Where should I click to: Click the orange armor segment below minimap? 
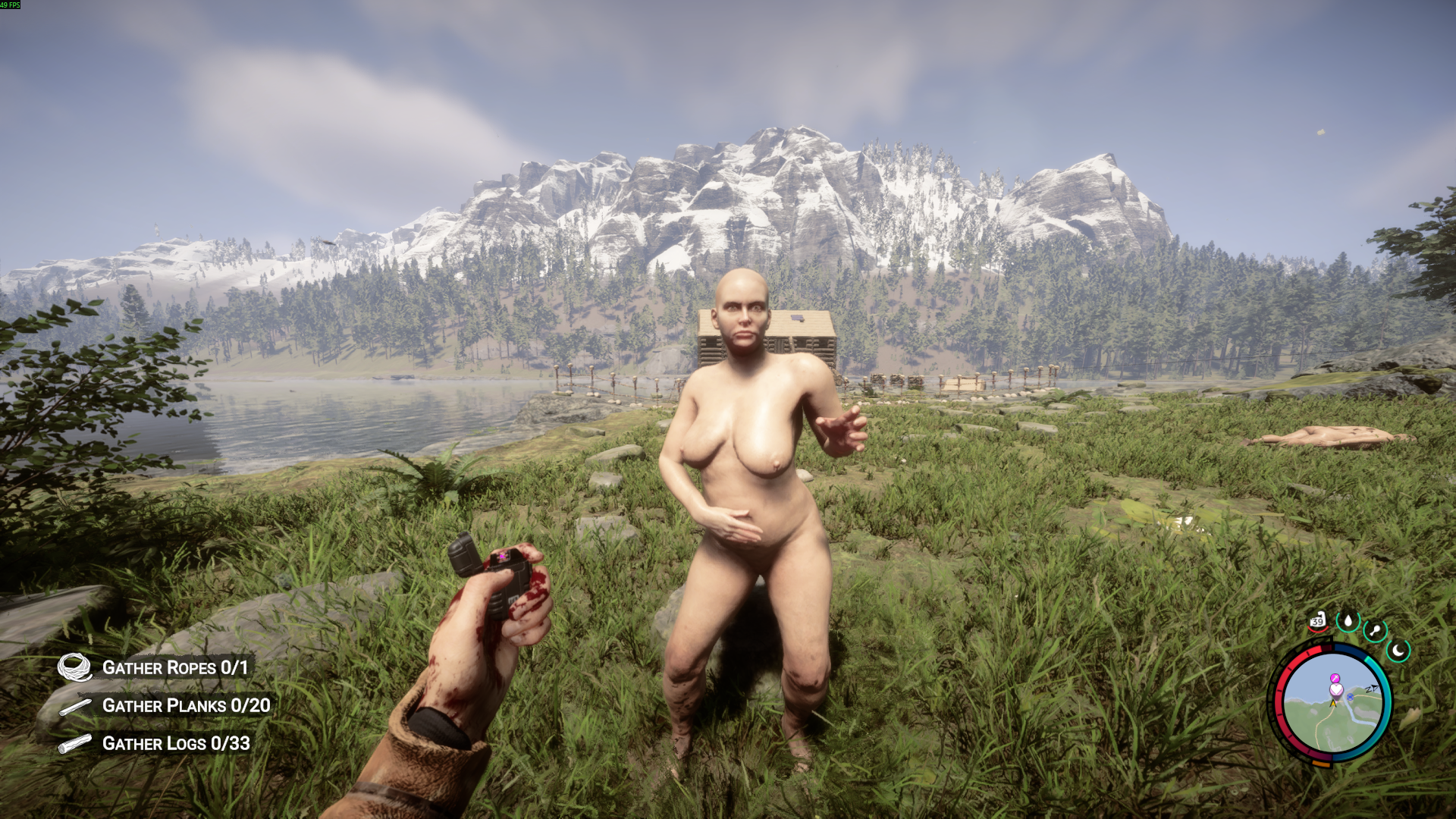point(1322,764)
